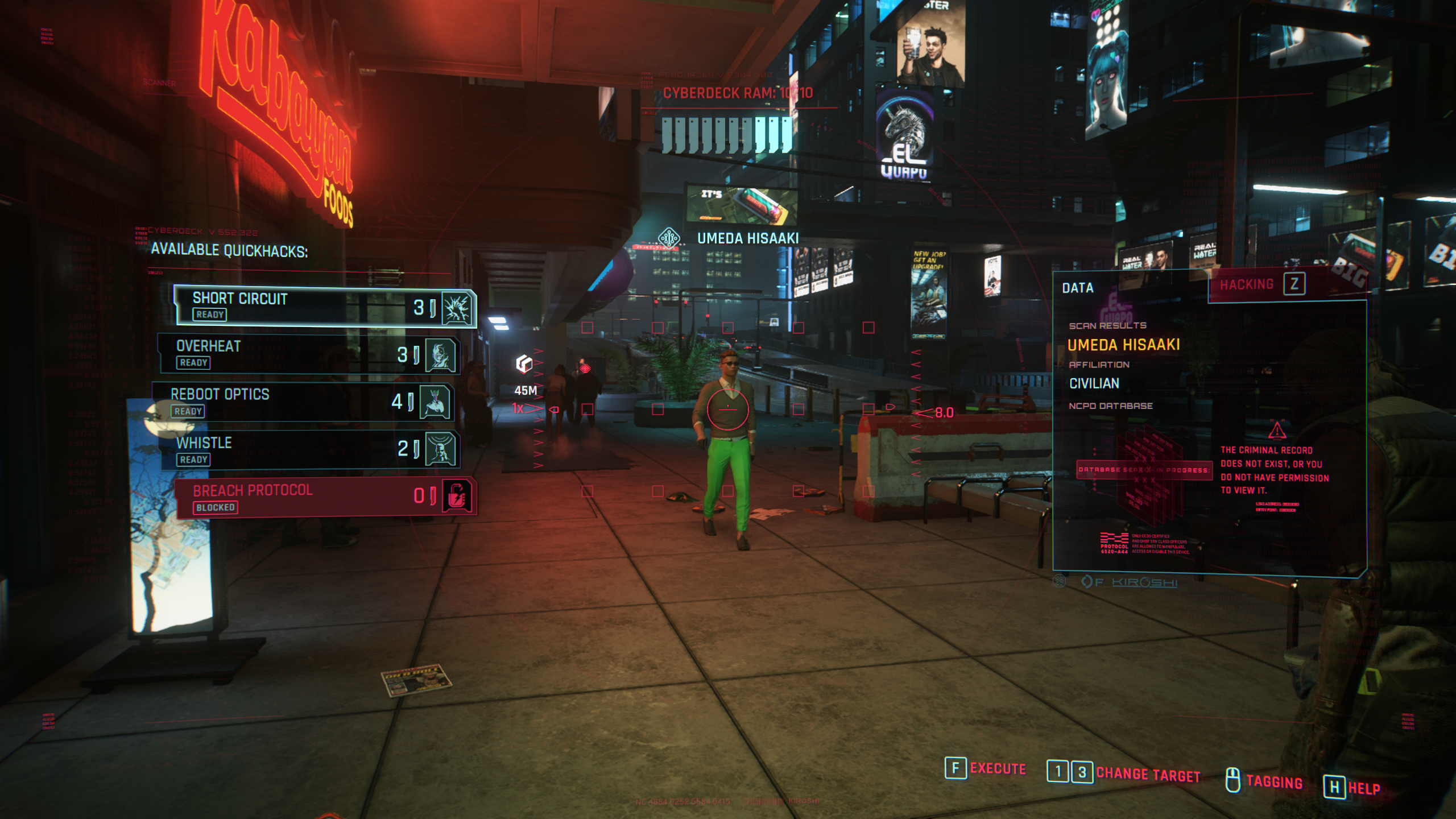Select the Whistle quickhack entry

pos(310,449)
